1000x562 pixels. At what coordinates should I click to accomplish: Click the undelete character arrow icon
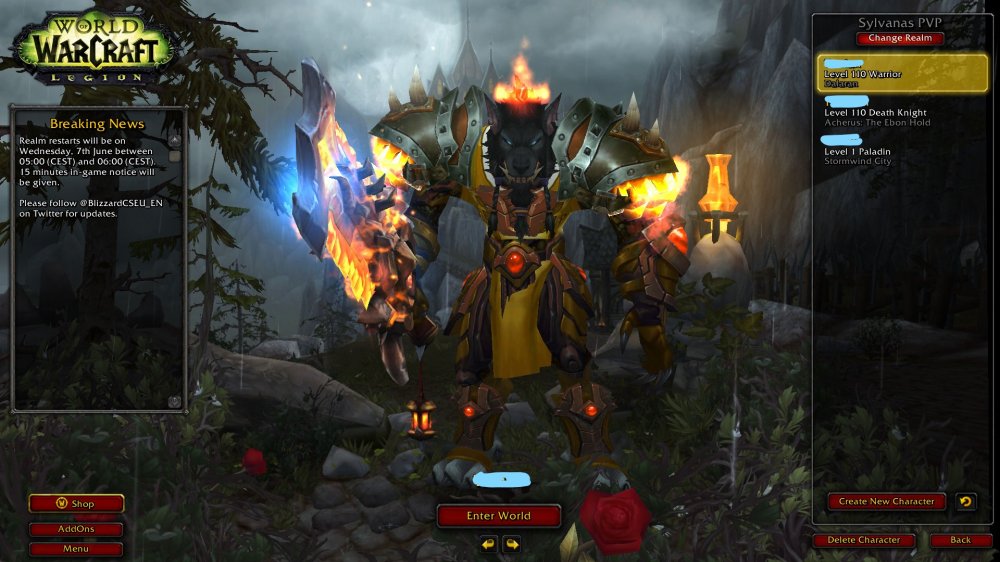click(x=966, y=502)
